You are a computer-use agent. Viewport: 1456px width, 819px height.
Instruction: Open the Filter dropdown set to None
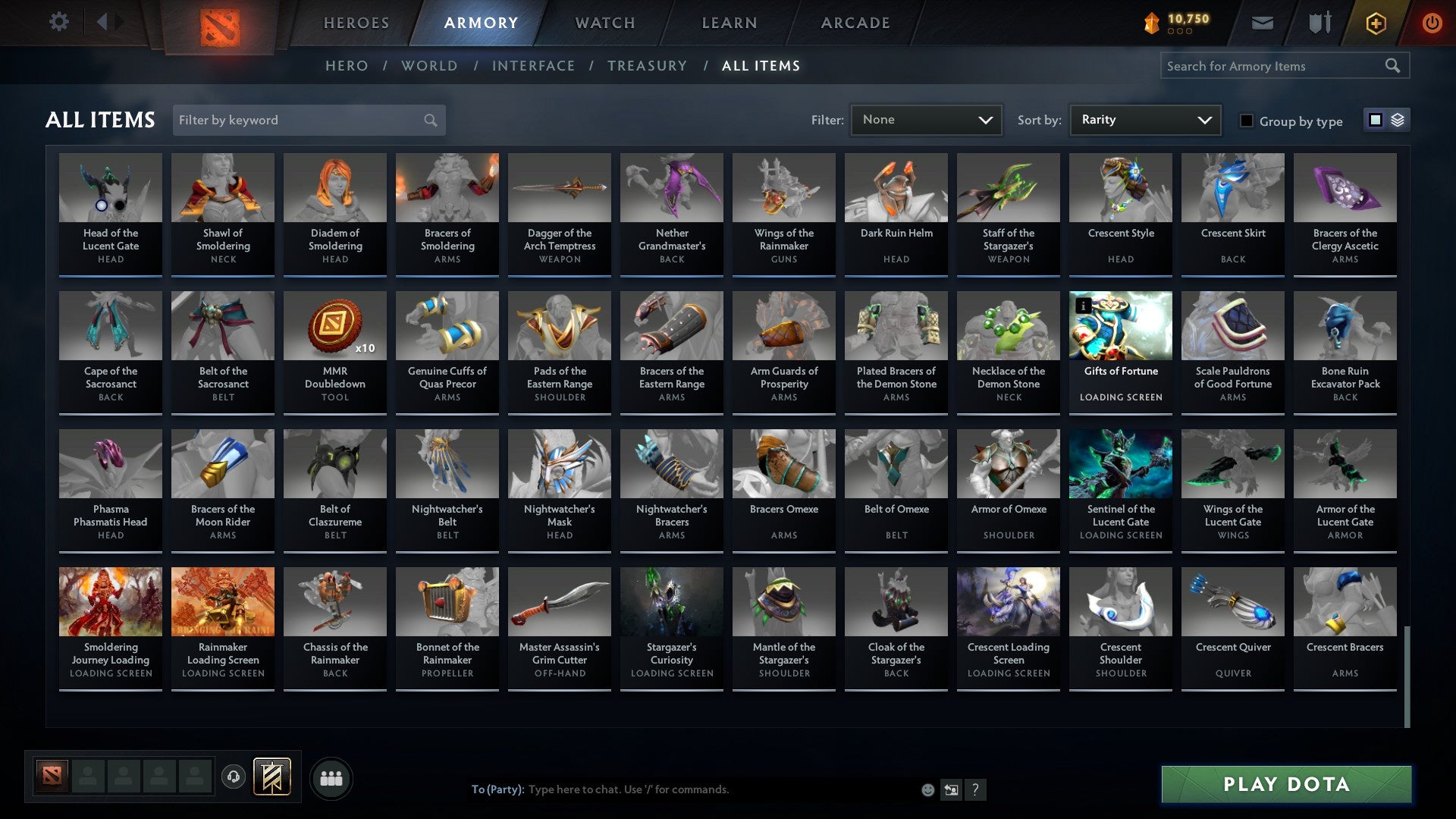pyautogui.click(x=926, y=119)
